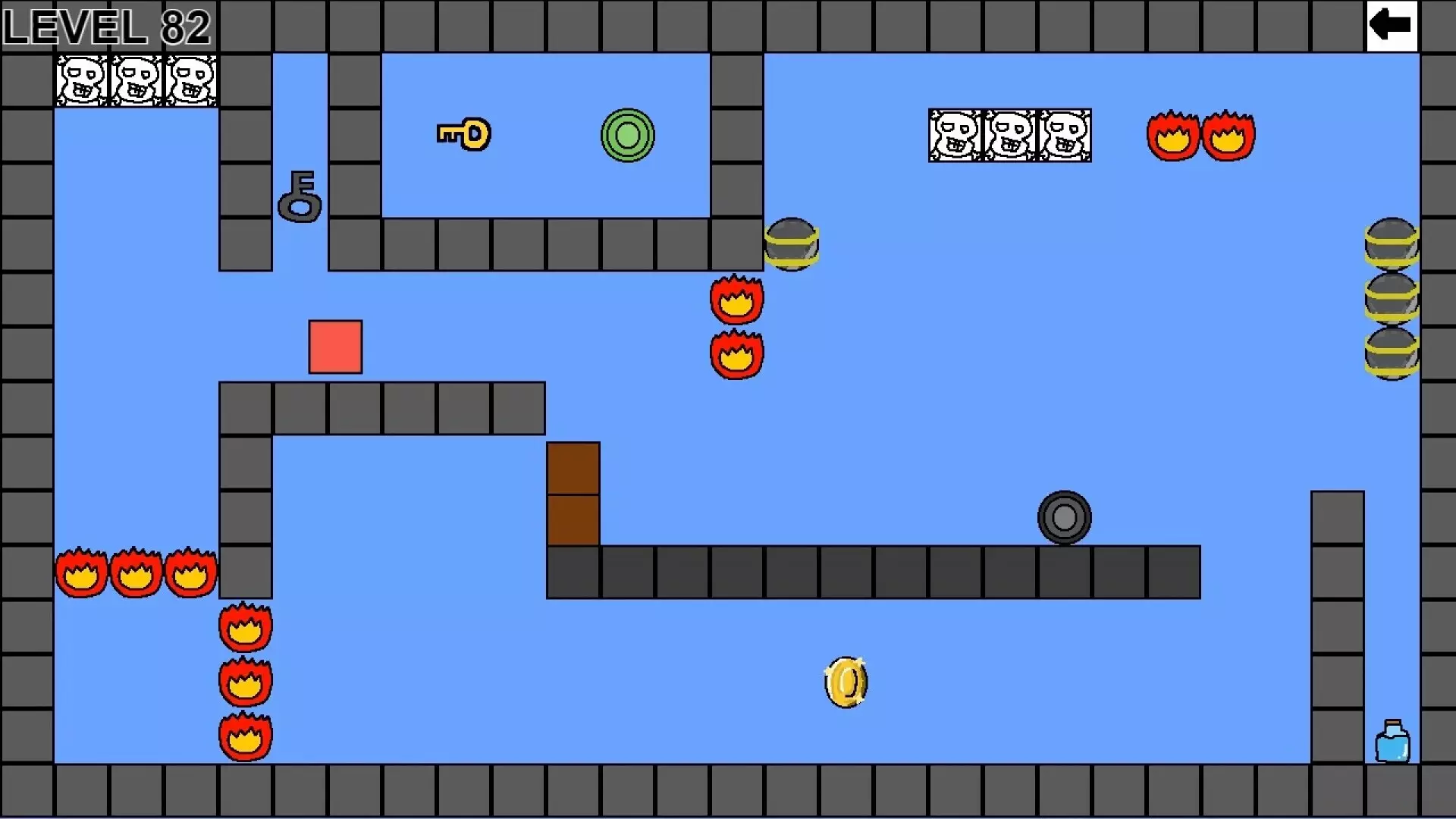Click the bottom brown crate block
The height and width of the screenshot is (819, 1456).
pyautogui.click(x=573, y=519)
